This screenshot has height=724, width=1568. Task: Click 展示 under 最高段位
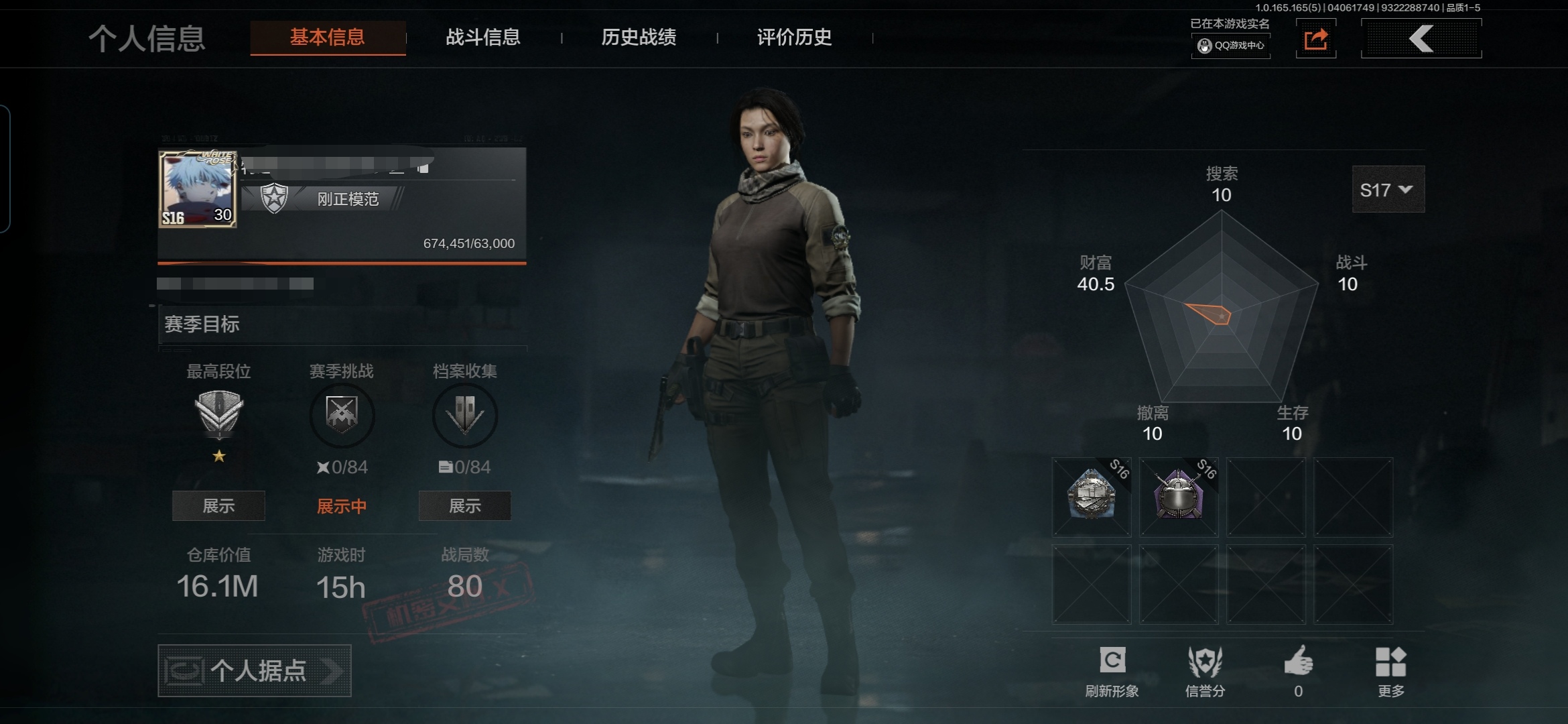tap(218, 506)
